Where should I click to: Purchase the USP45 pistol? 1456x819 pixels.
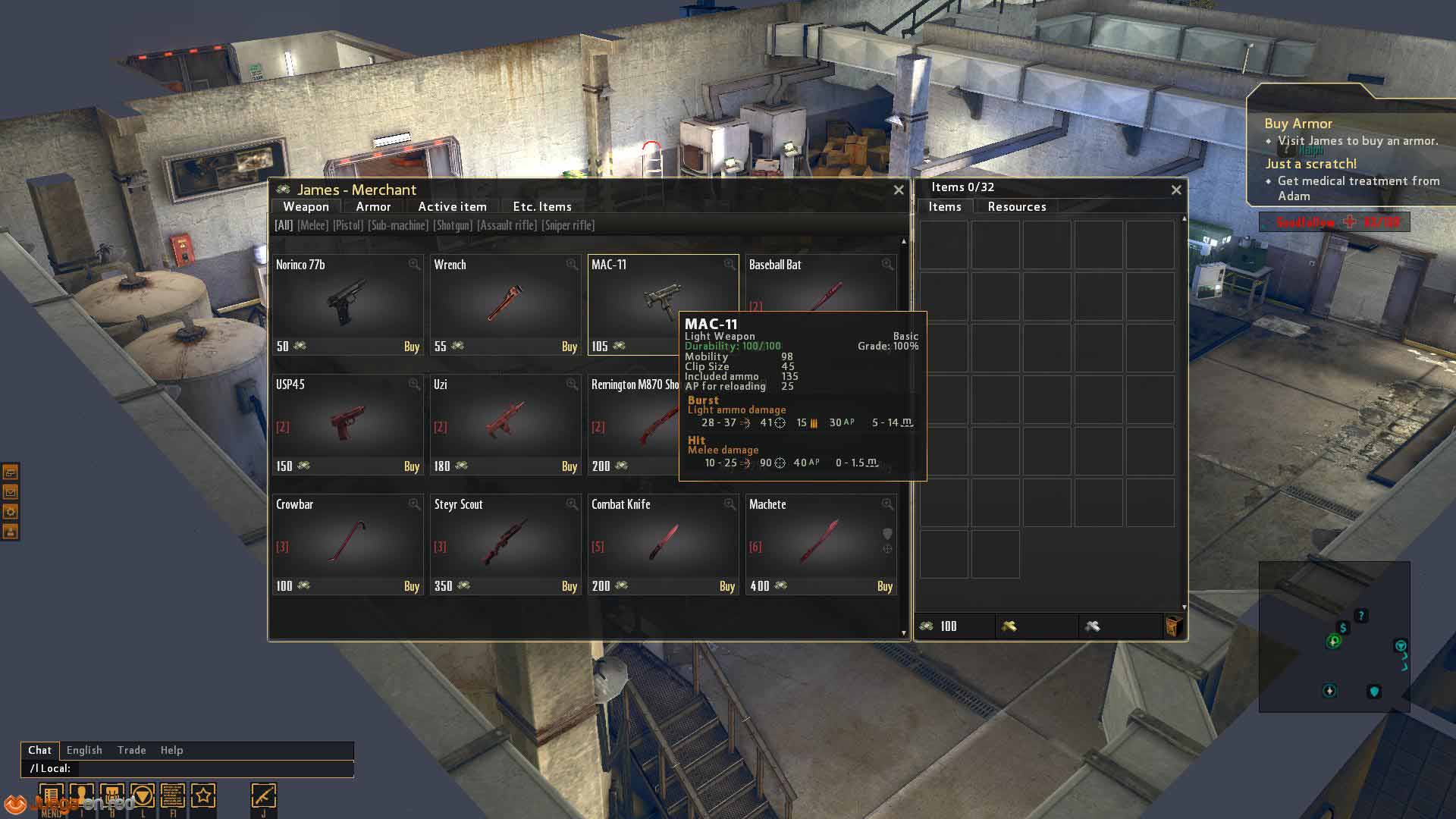pyautogui.click(x=411, y=466)
